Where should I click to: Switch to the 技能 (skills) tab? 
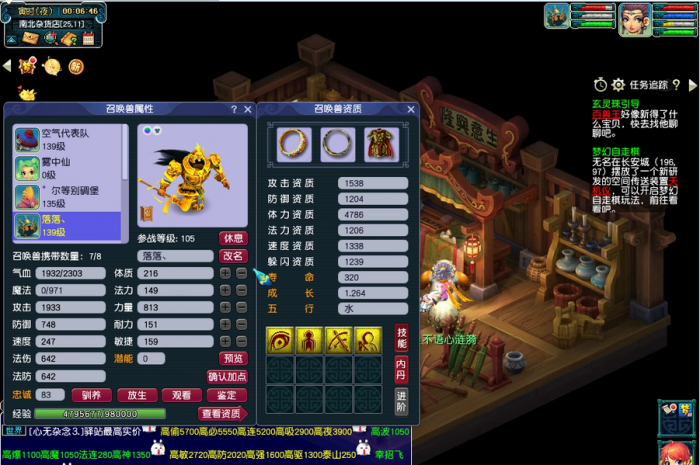[x=400, y=337]
